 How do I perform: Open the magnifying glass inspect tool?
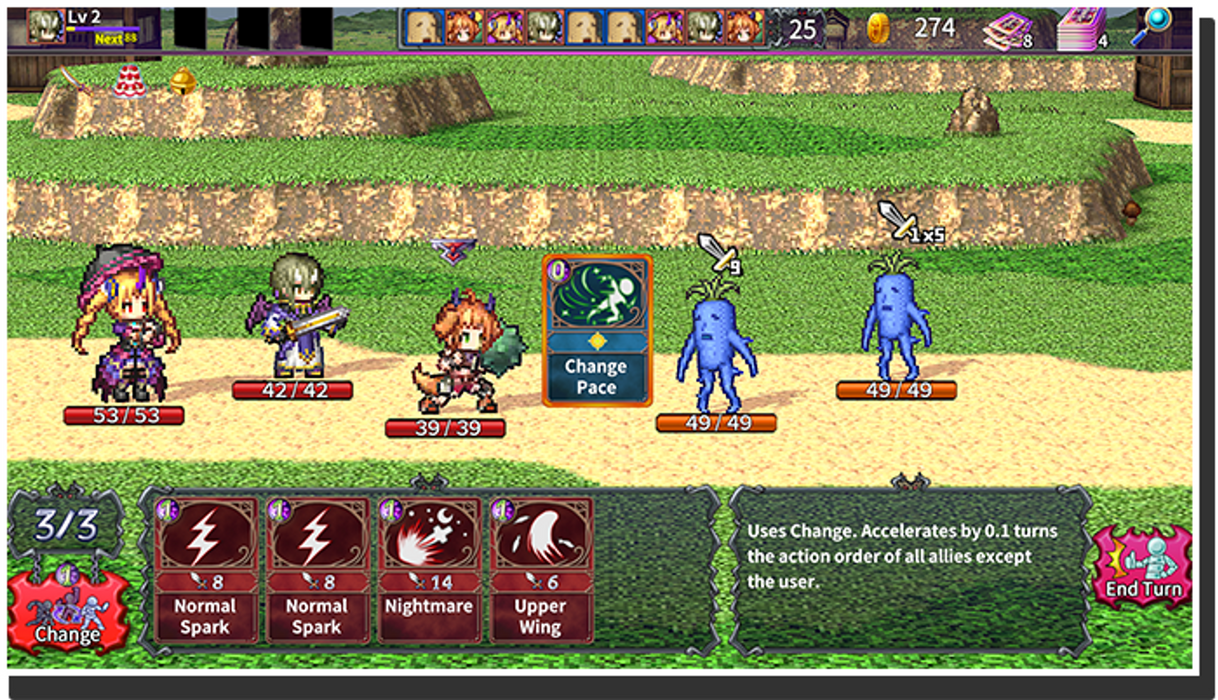(1153, 27)
